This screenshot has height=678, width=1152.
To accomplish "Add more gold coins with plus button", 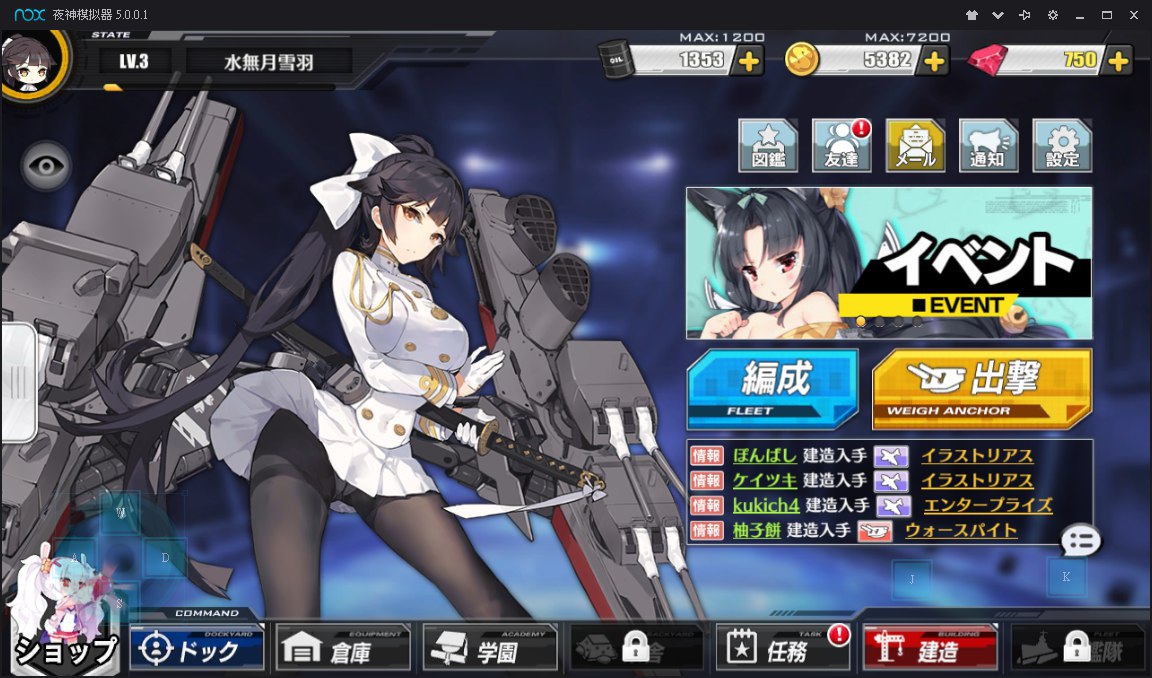I will click(x=933, y=60).
